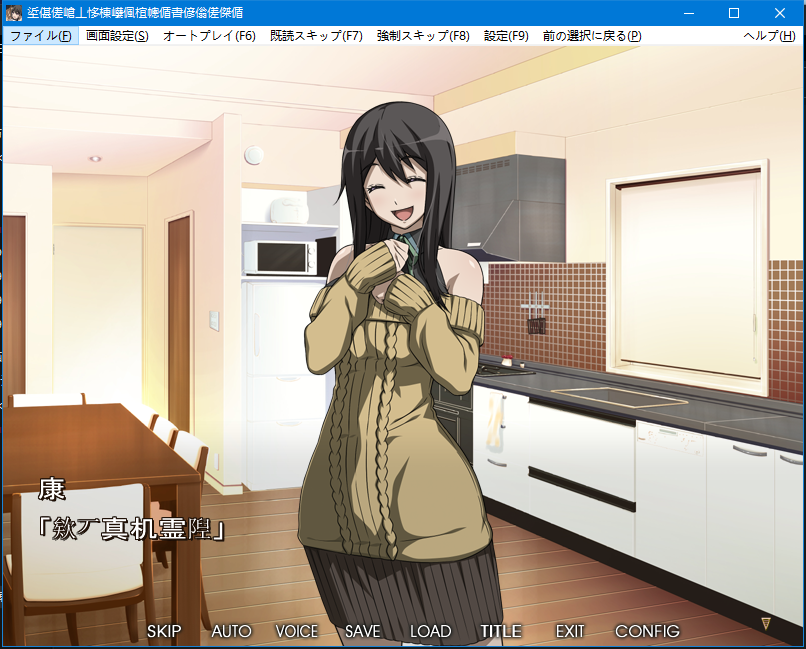Turn on AUTO mode
This screenshot has width=806, height=649.
coord(231,631)
